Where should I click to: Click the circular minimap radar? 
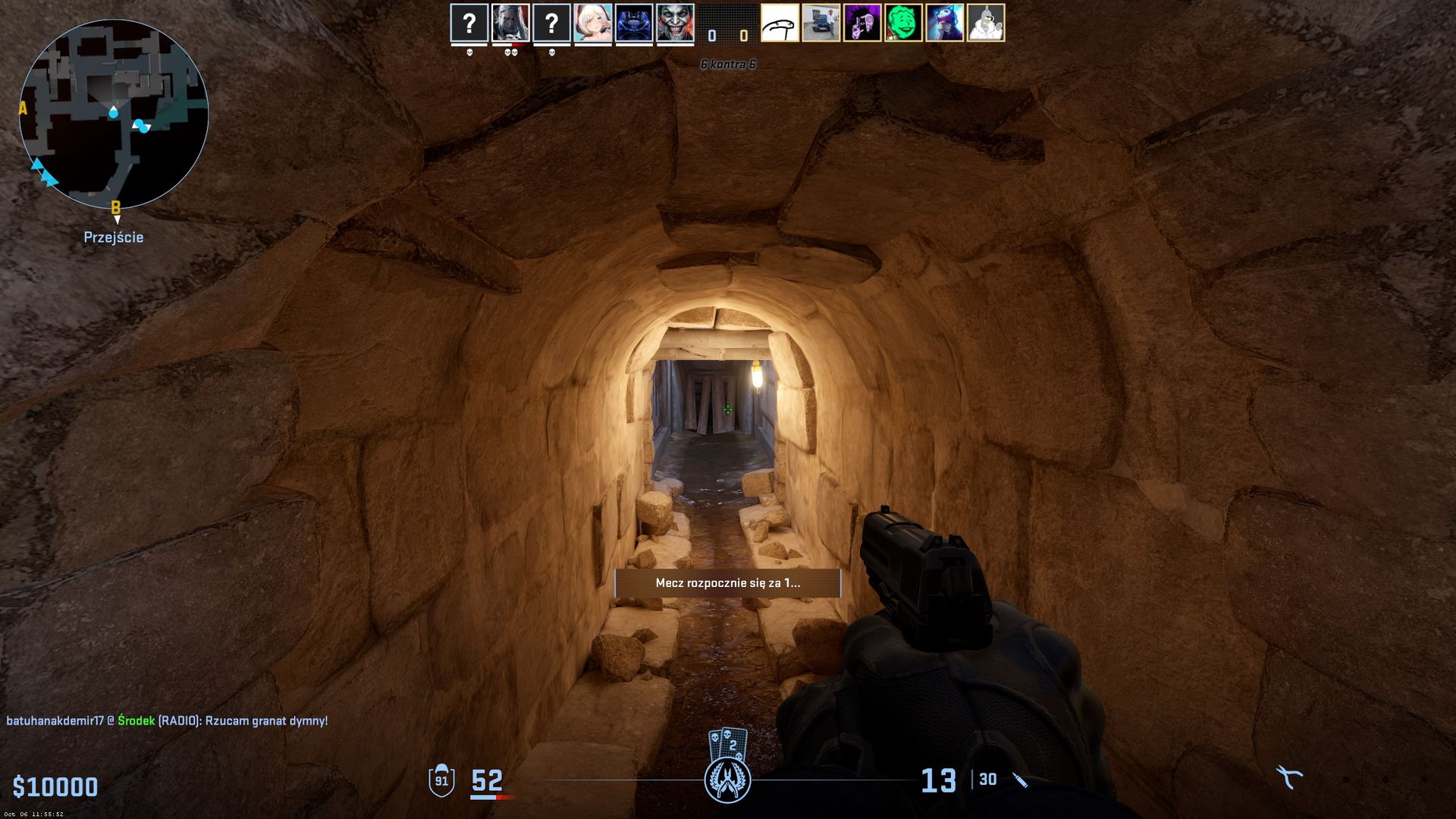(x=114, y=114)
